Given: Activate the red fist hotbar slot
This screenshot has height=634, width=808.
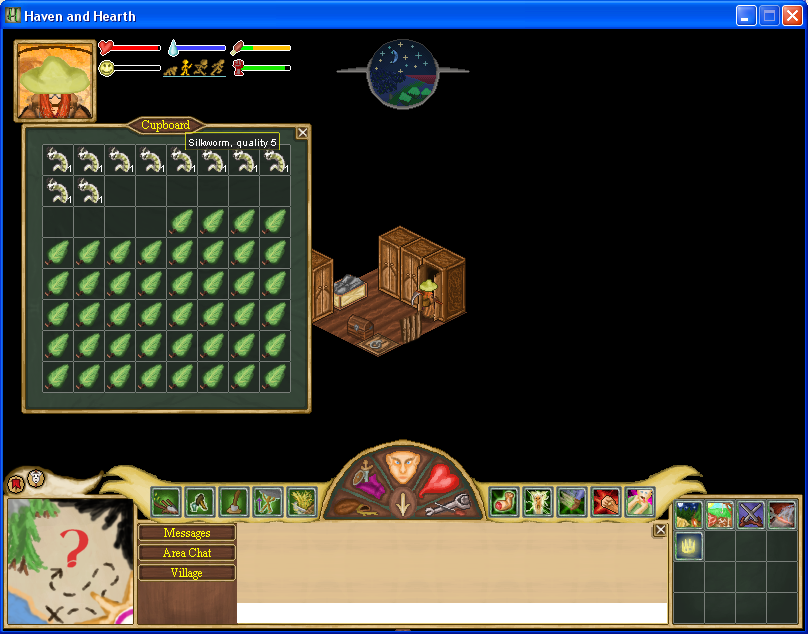Looking at the screenshot, I should [605, 501].
